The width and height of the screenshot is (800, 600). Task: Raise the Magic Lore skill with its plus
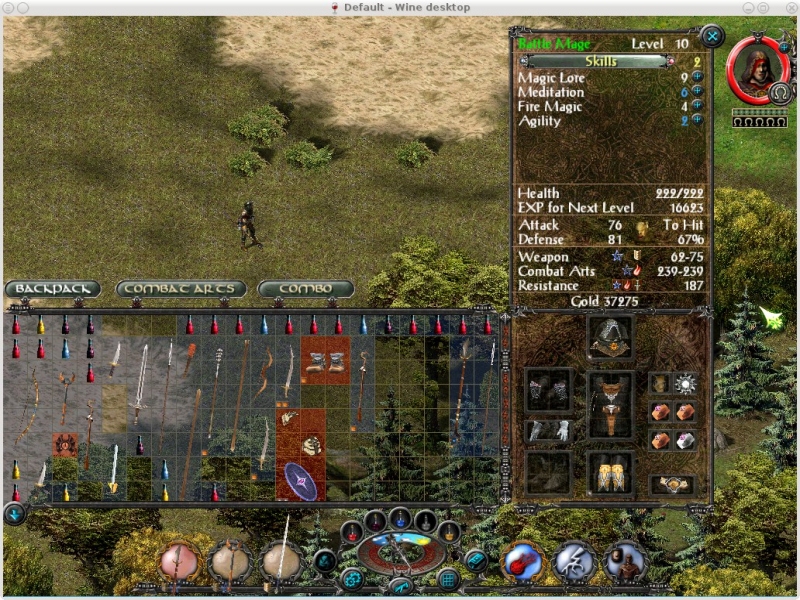tap(697, 77)
